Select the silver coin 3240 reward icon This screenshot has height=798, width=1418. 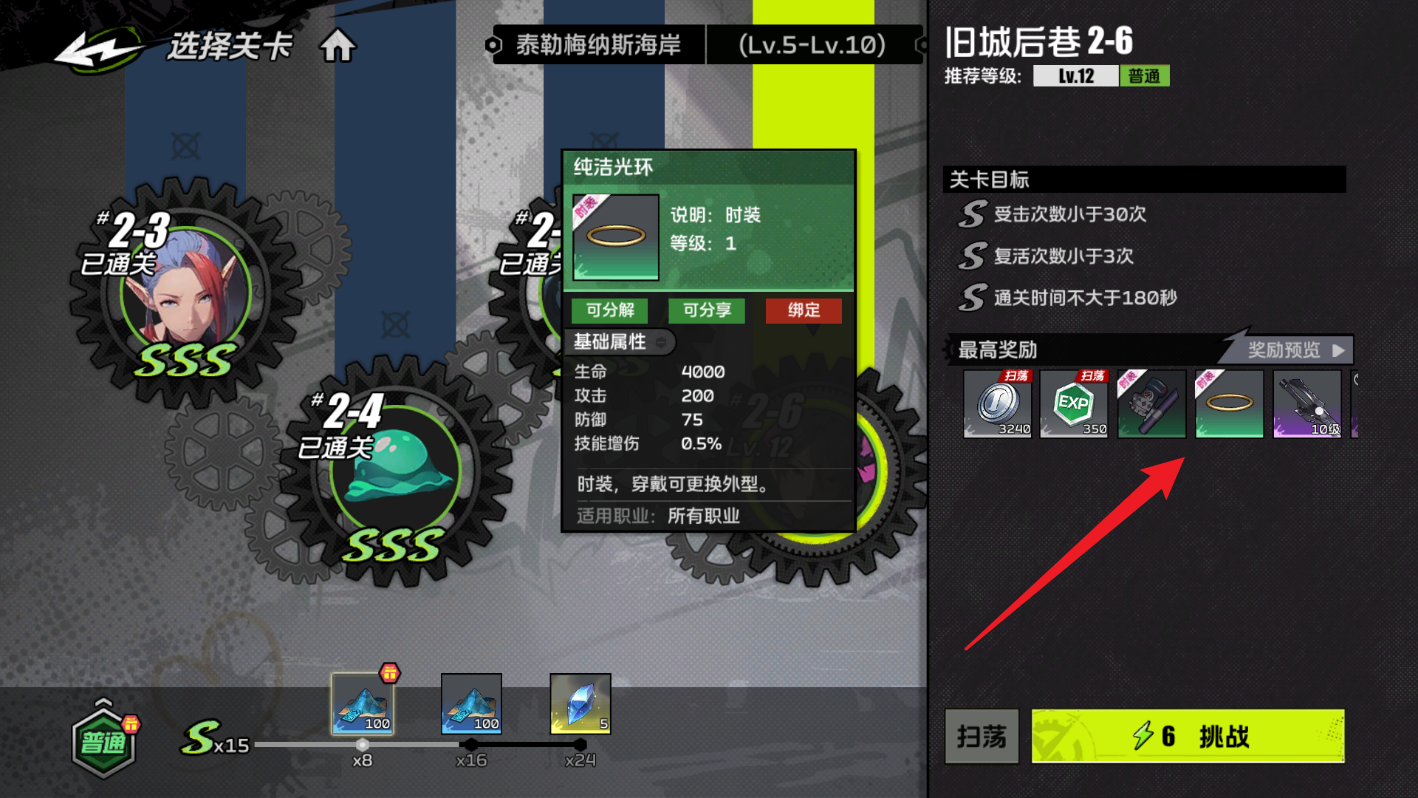coord(996,404)
